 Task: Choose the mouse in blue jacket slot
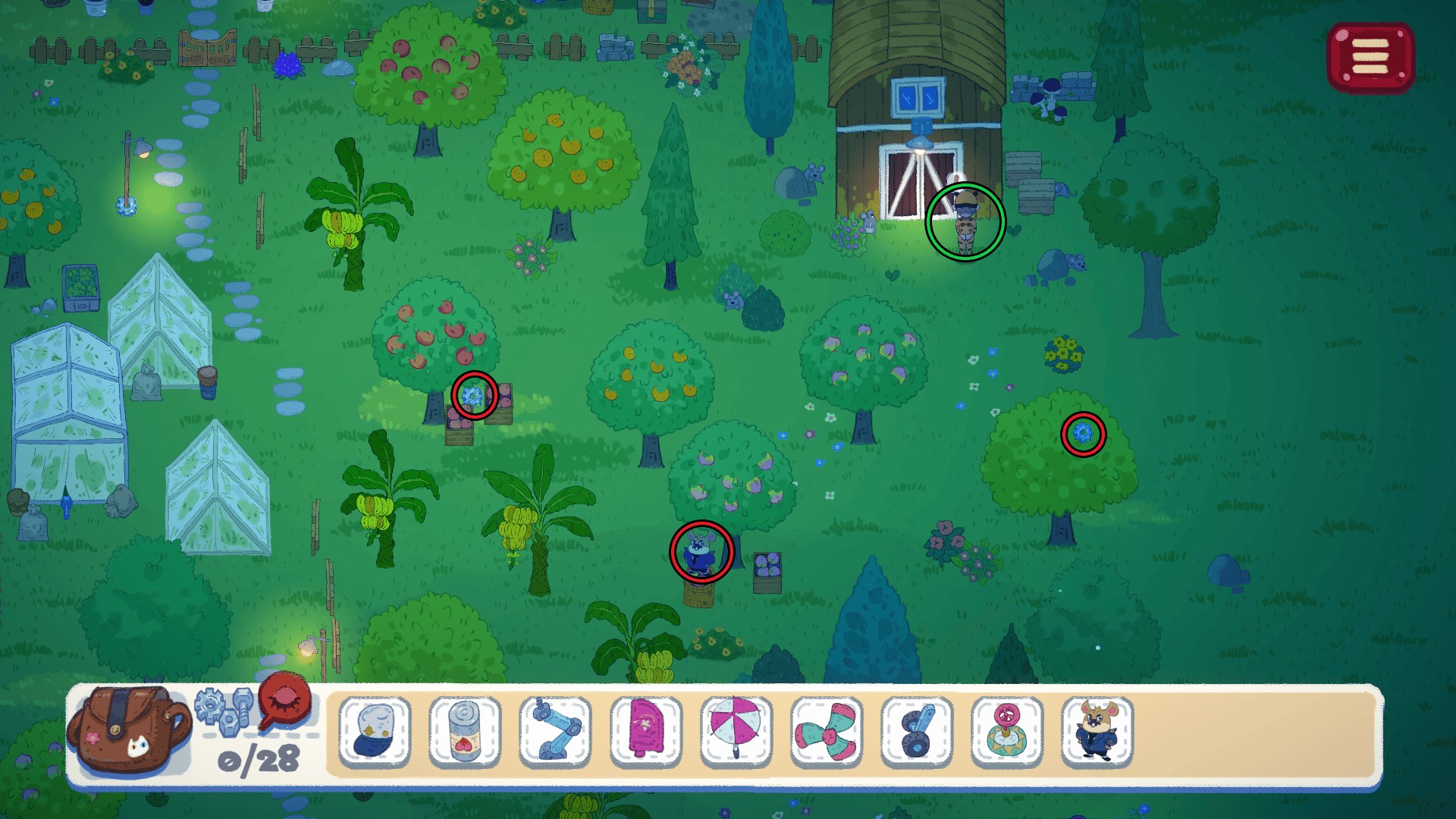(x=1097, y=732)
